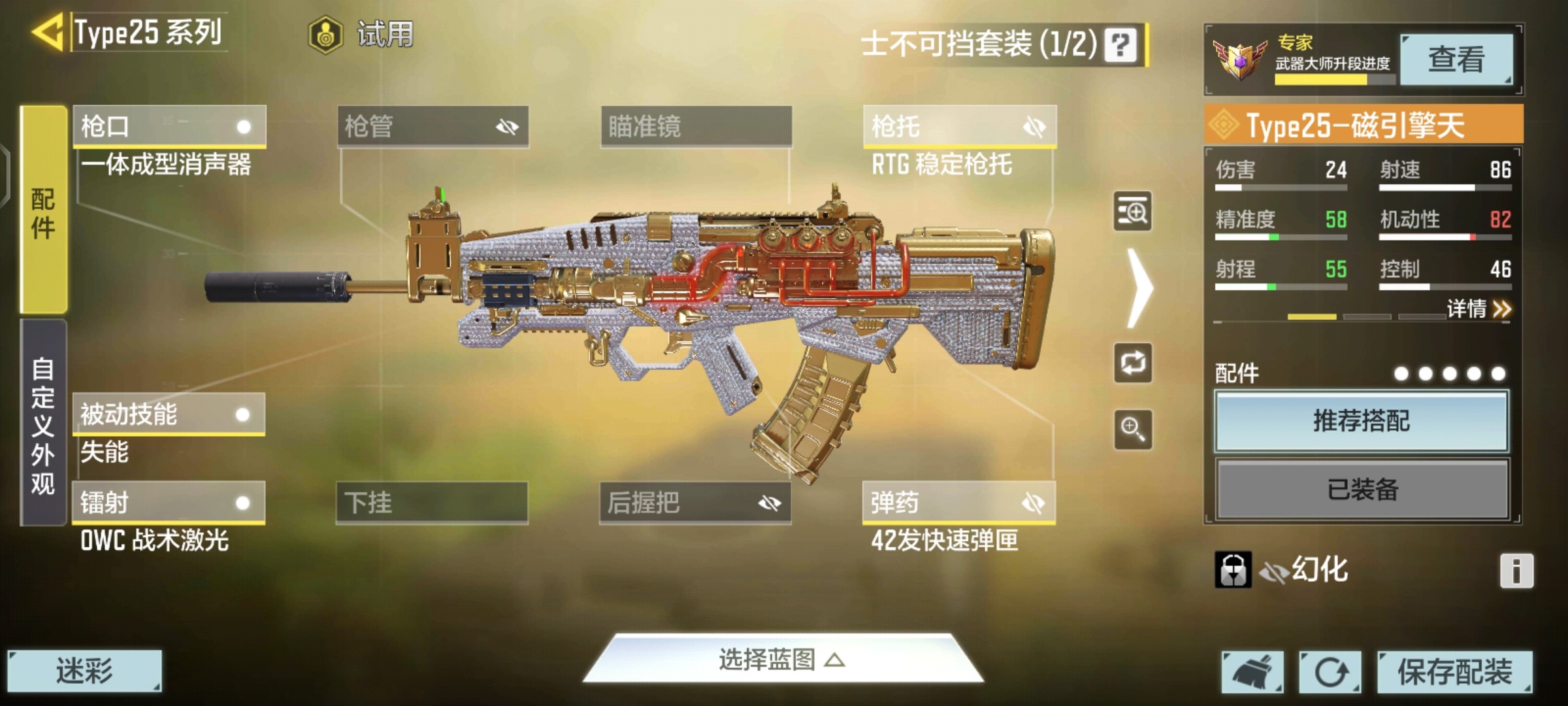
Task: Open the 迷彩 camo menu
Action: 84,671
